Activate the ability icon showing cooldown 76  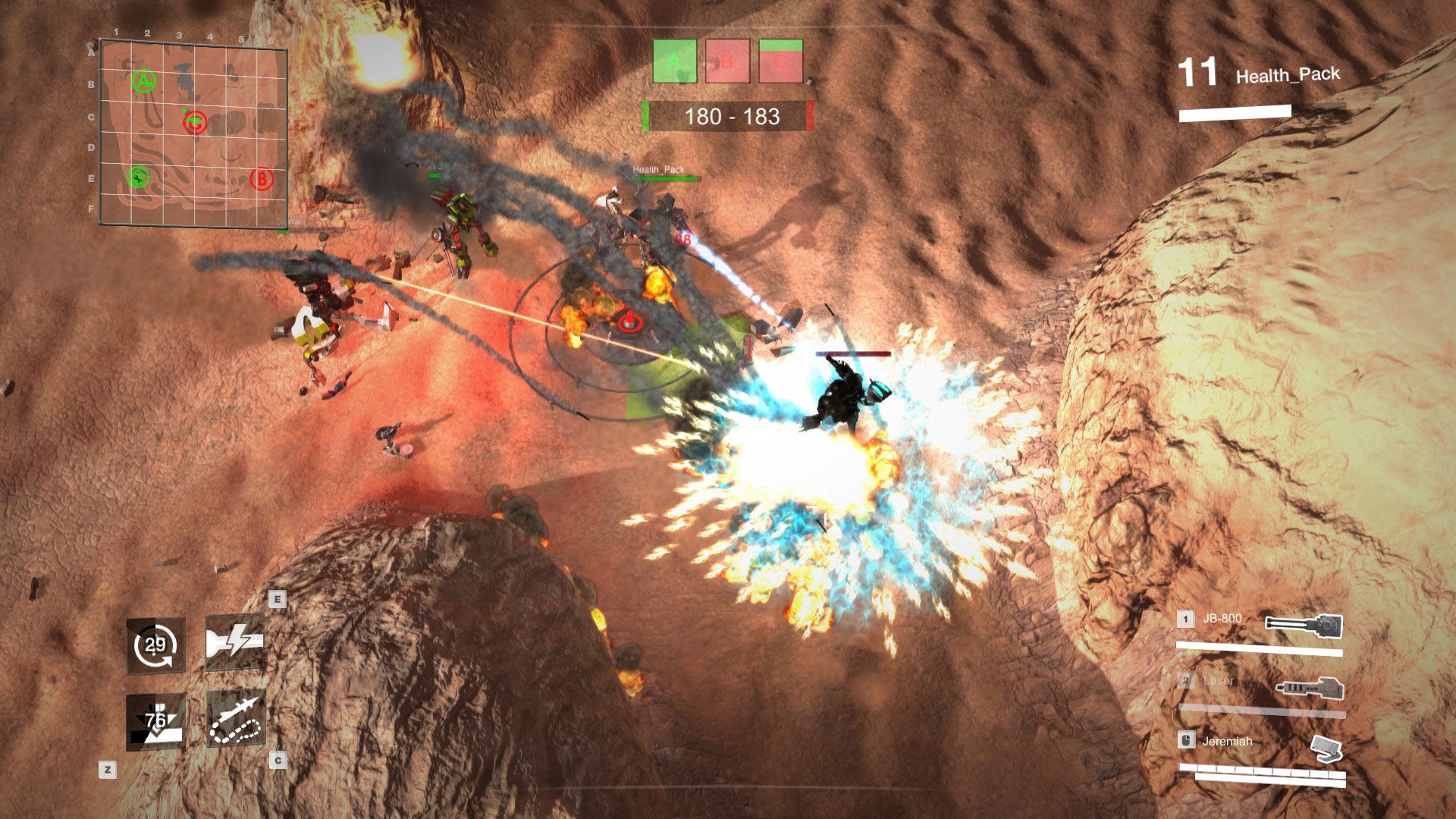(155, 721)
